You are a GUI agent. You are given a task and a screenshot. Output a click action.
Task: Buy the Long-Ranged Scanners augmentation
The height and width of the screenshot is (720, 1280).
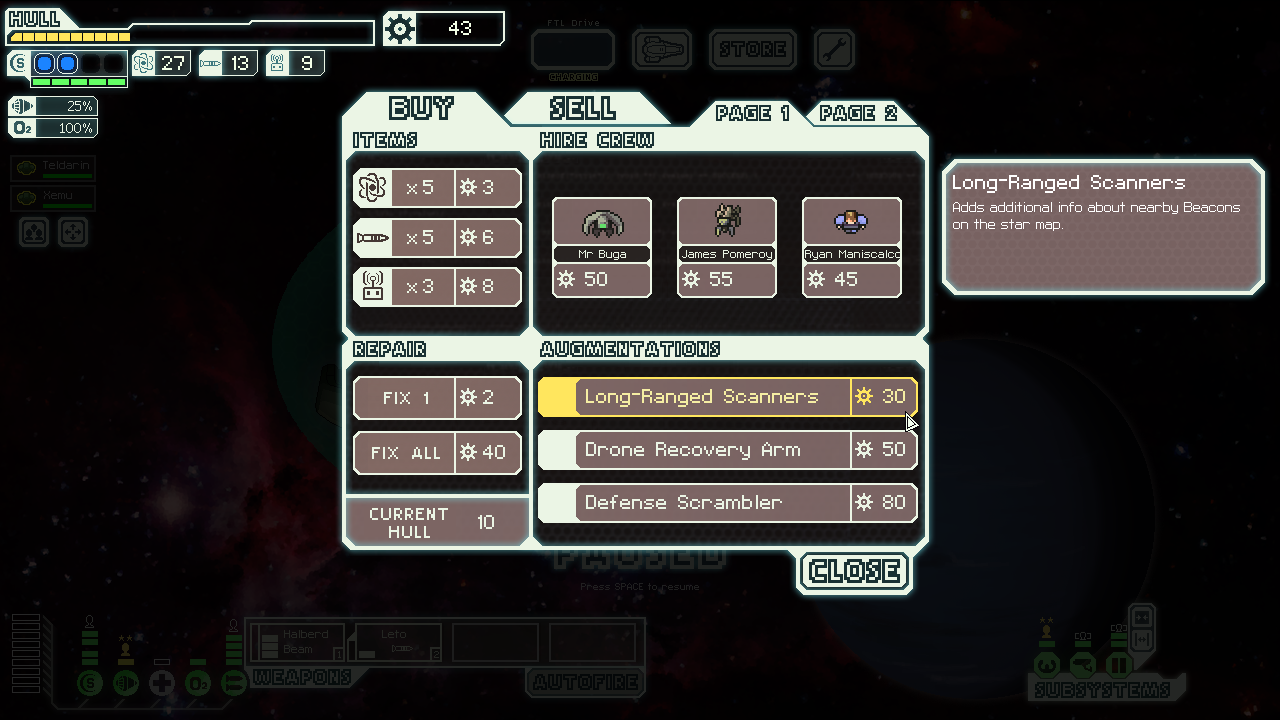pos(728,397)
